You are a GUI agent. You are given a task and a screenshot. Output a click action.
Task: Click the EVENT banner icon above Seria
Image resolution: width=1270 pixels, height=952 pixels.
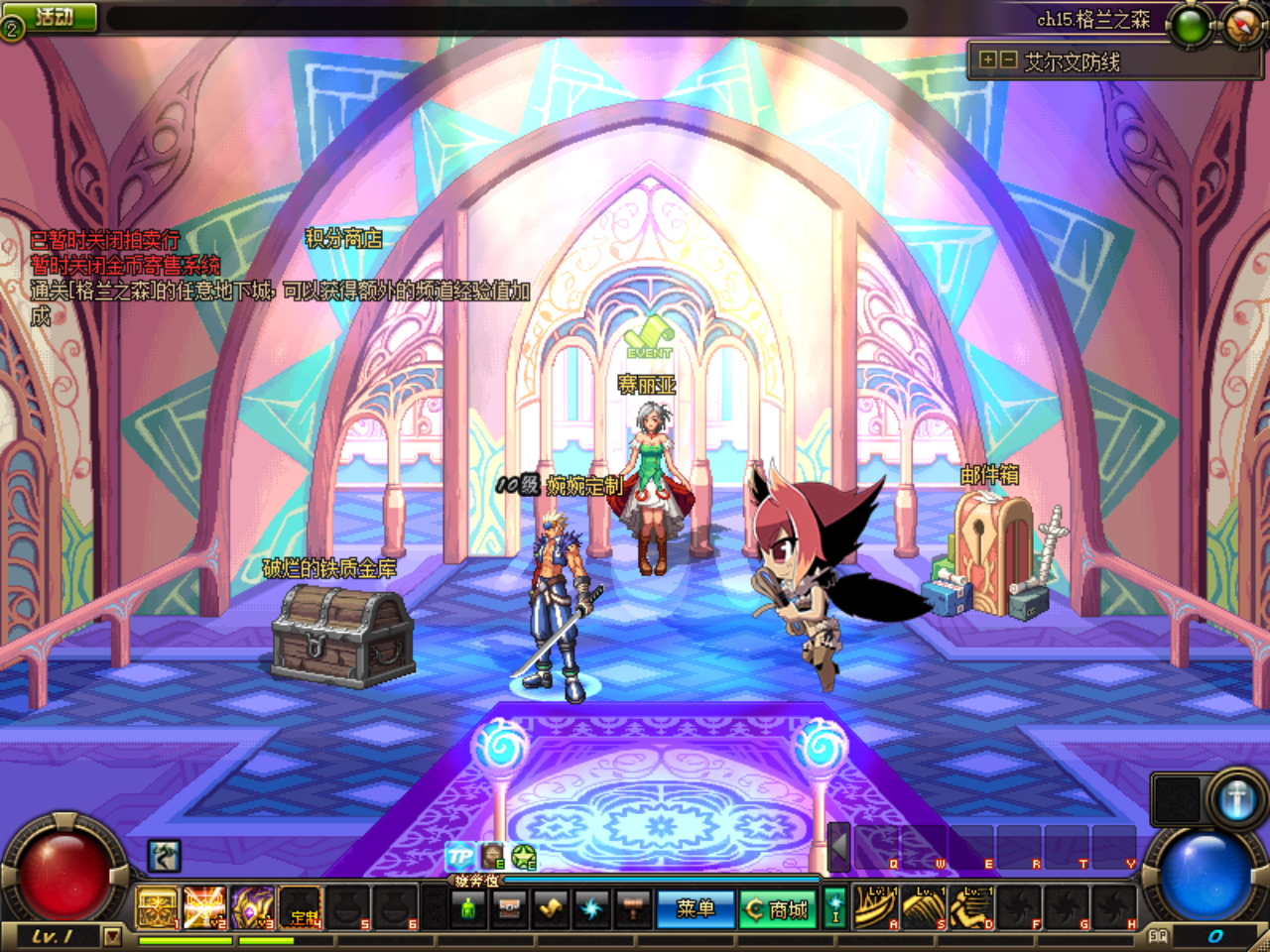point(650,337)
